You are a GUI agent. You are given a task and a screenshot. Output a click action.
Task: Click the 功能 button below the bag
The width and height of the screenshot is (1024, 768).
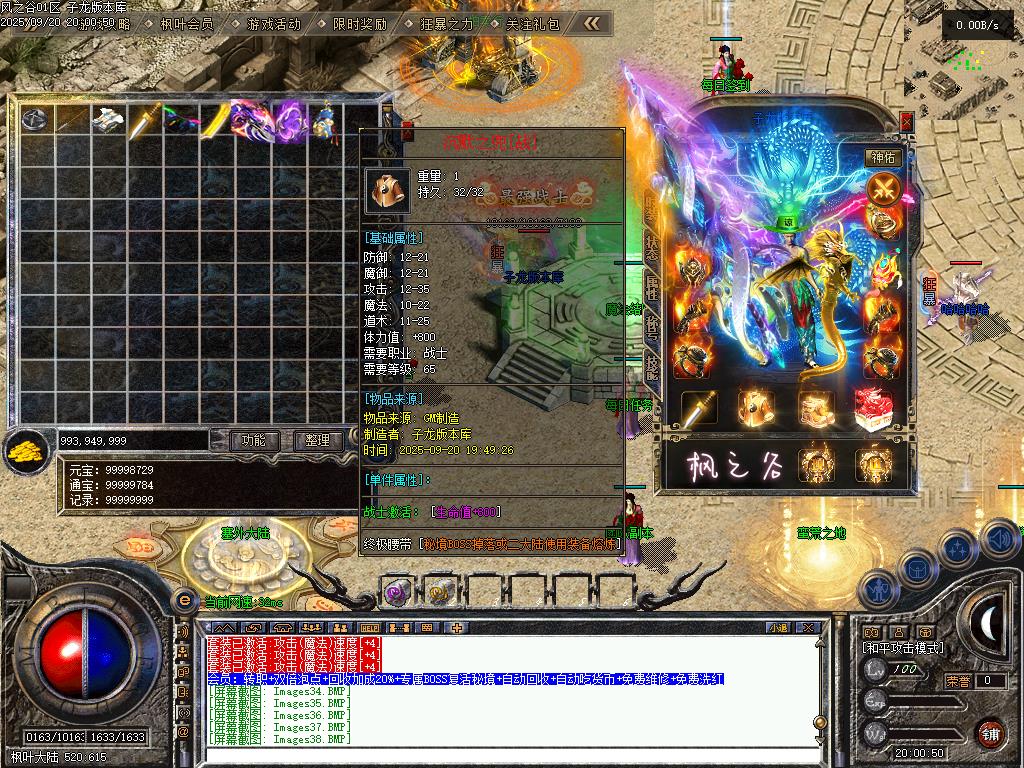[254, 440]
